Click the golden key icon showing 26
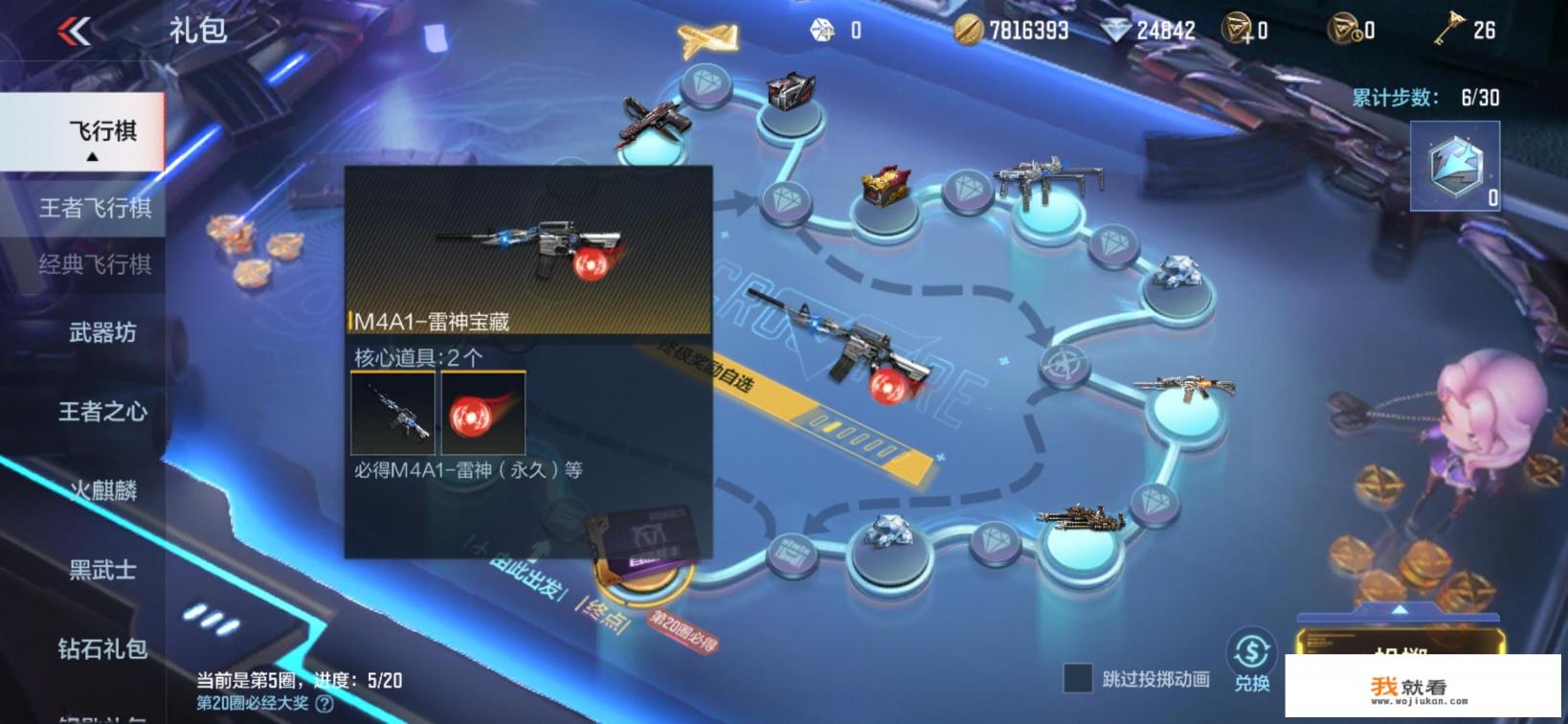 [1450, 28]
